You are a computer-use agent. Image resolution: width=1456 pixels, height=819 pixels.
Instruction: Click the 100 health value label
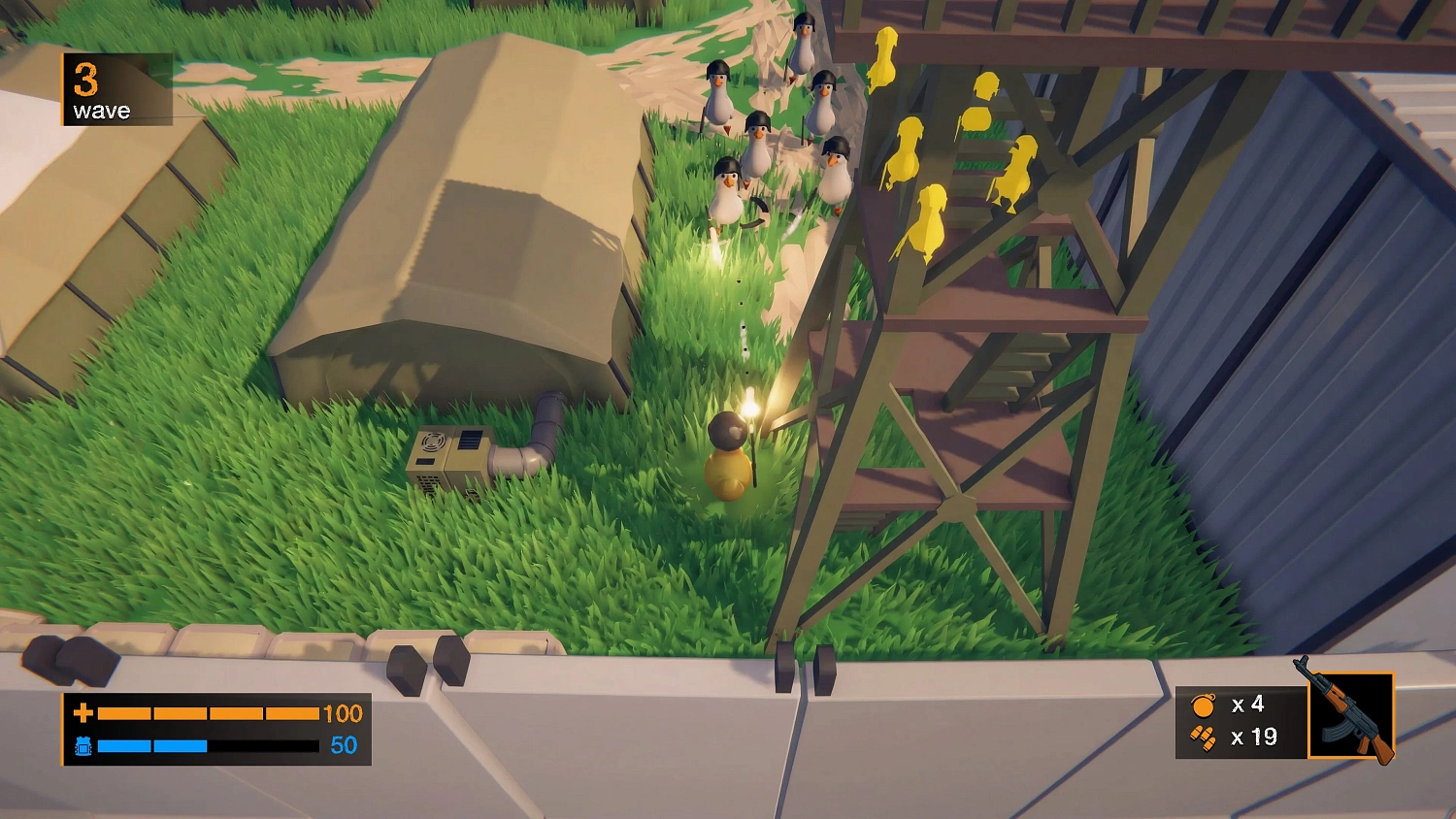[x=345, y=714]
